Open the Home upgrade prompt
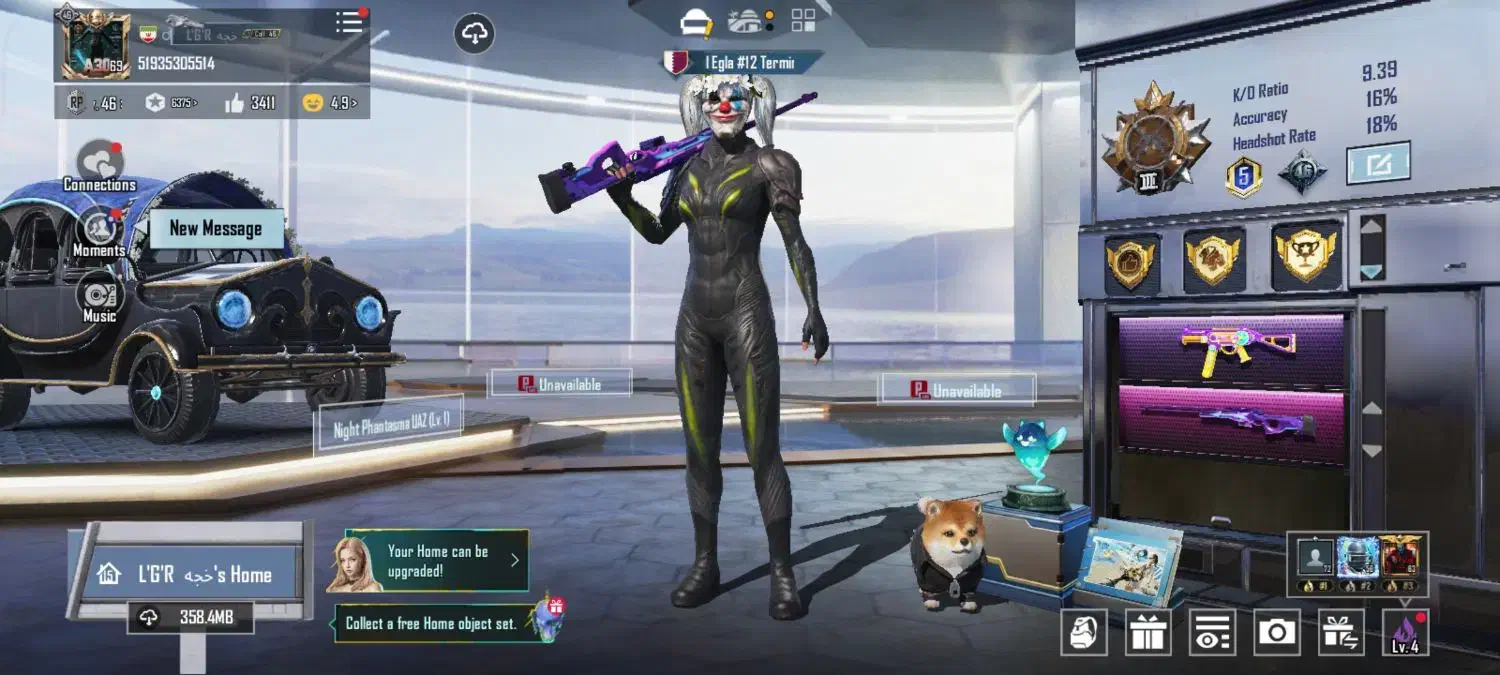Viewport: 1500px width, 675px height. 437,560
